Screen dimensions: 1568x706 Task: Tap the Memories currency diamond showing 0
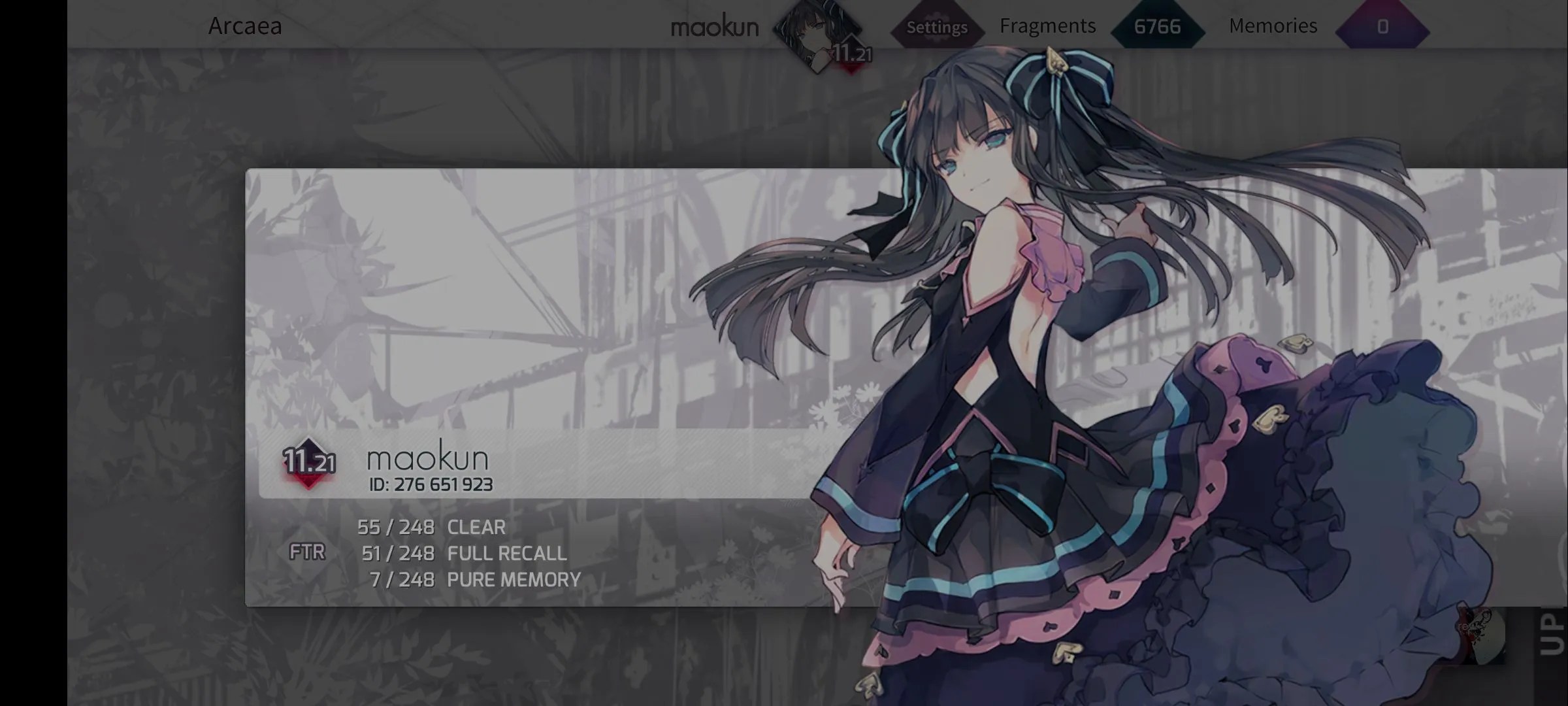tap(1384, 27)
